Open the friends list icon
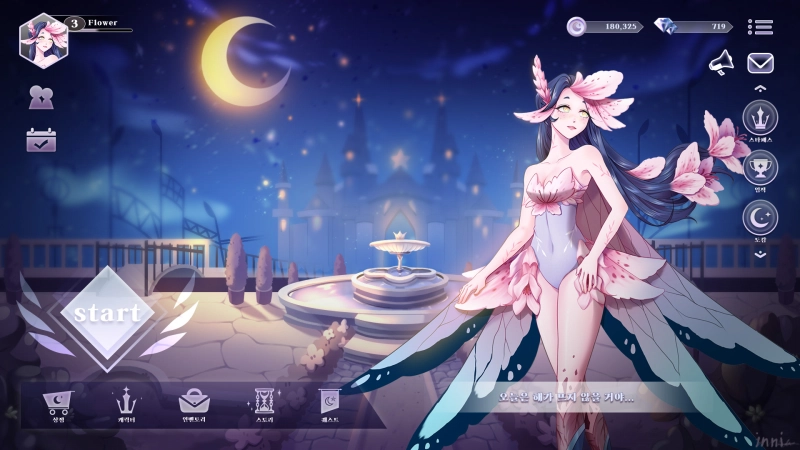This screenshot has width=800, height=450. (x=41, y=98)
